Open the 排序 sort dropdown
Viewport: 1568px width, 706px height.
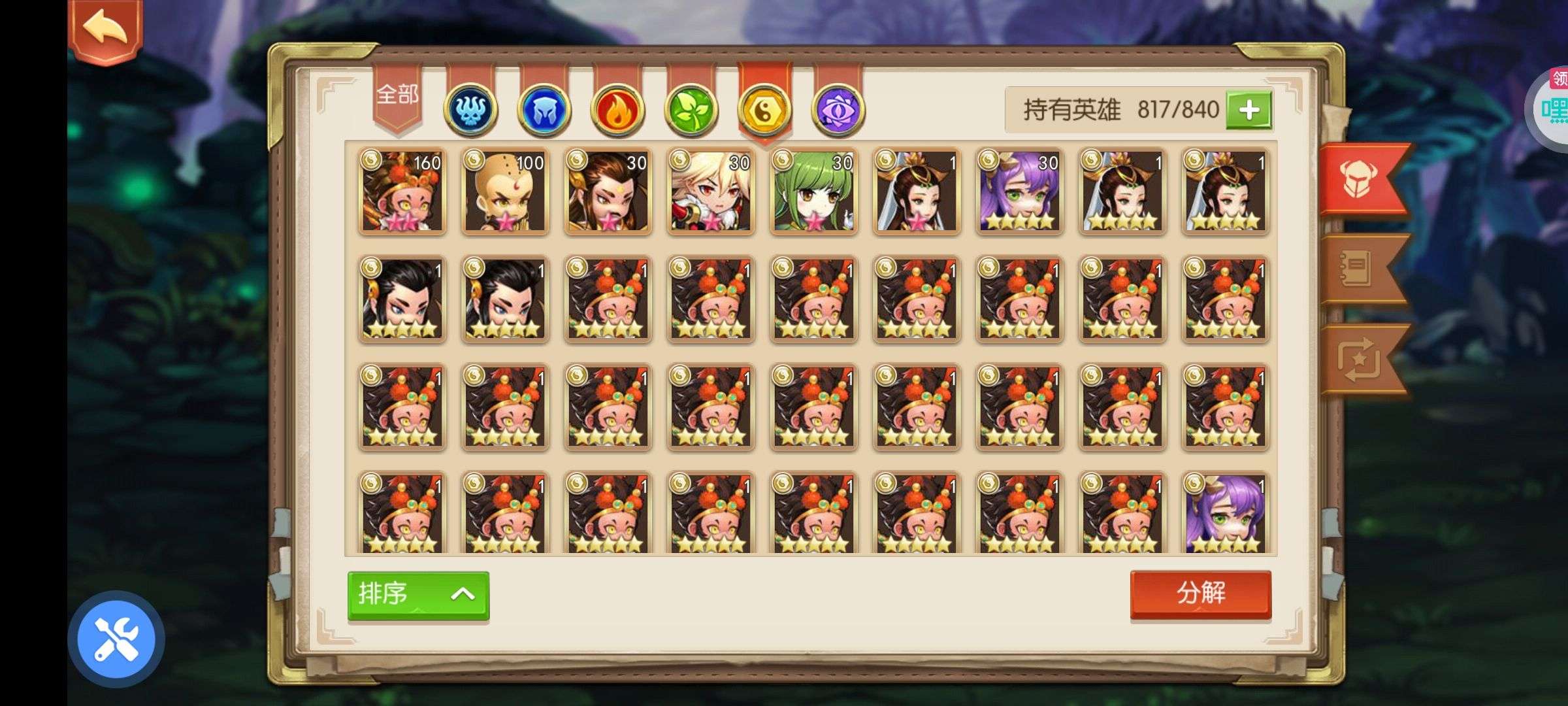click(418, 595)
